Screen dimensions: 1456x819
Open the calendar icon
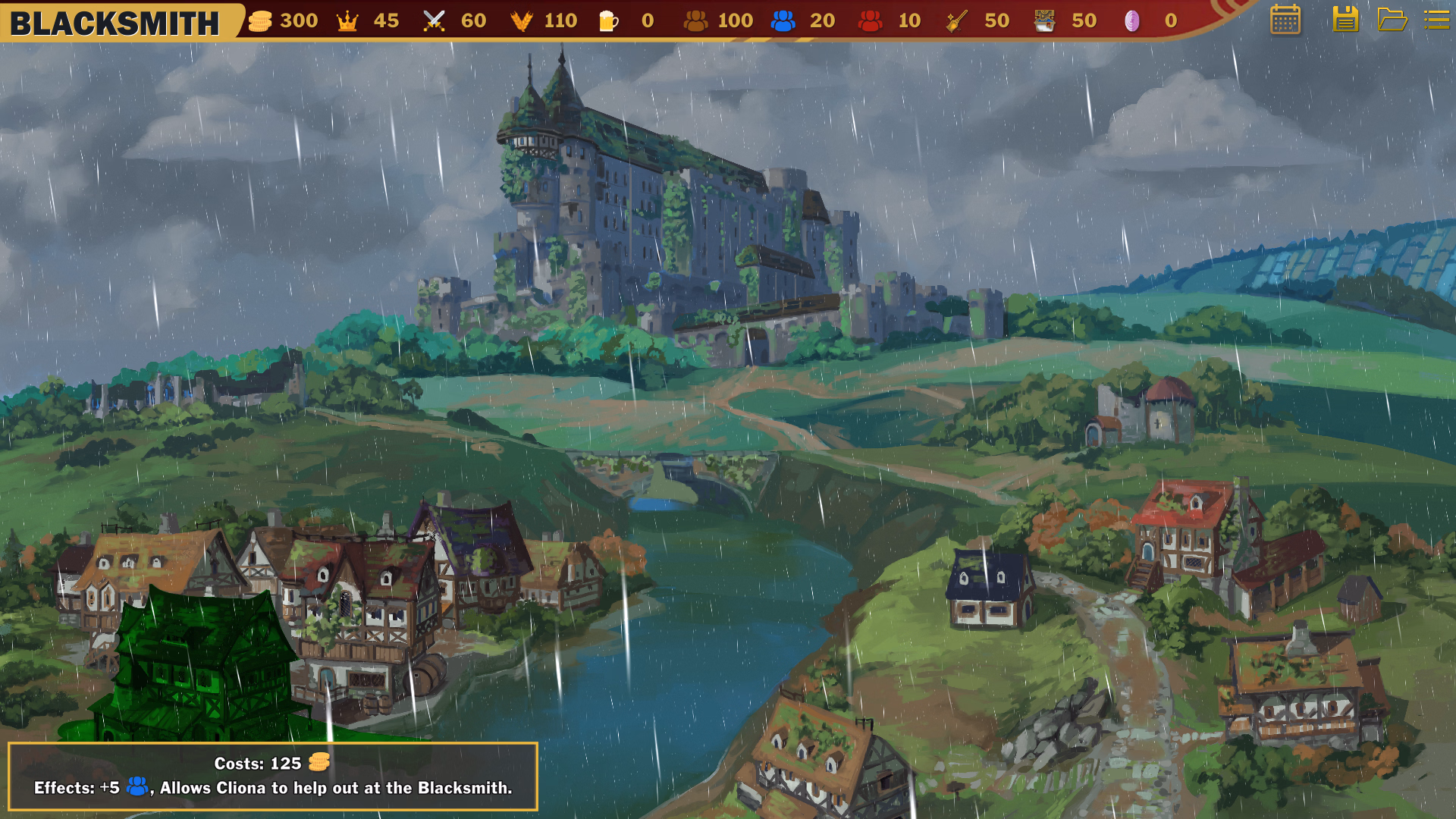click(x=1285, y=20)
